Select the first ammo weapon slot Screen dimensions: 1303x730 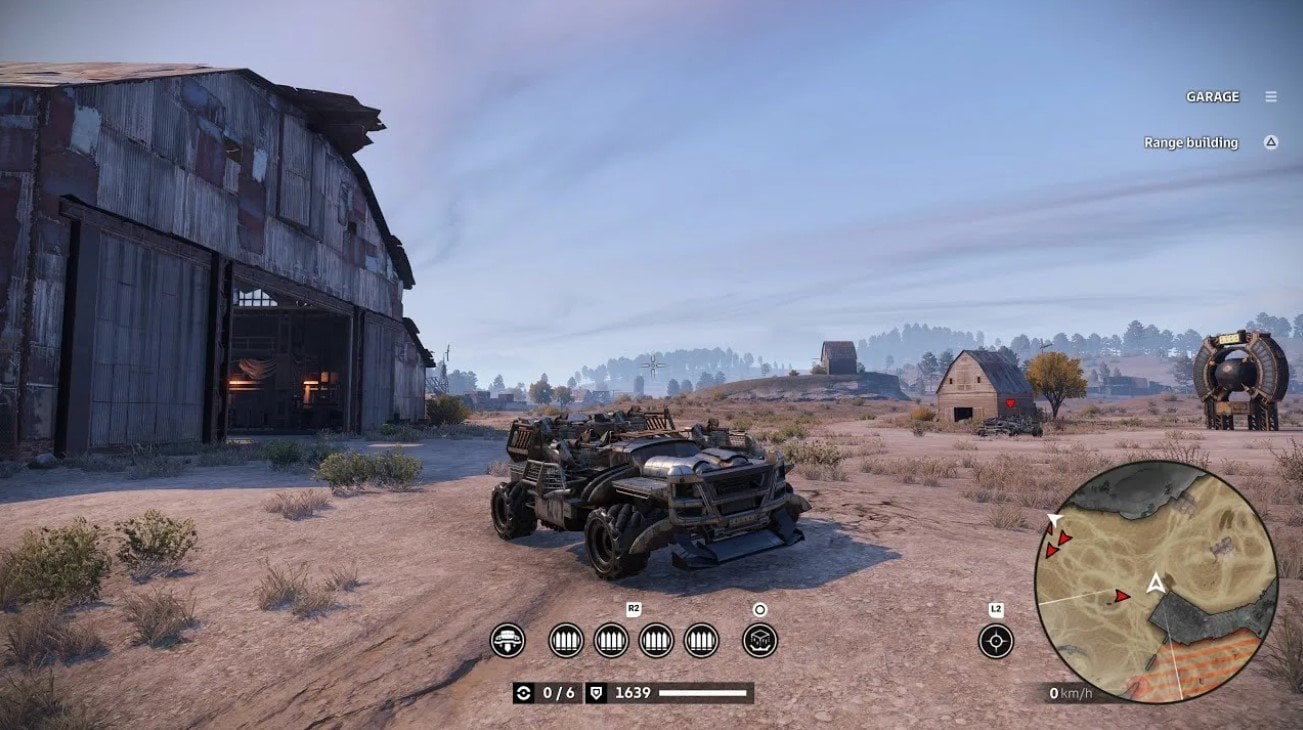click(567, 640)
